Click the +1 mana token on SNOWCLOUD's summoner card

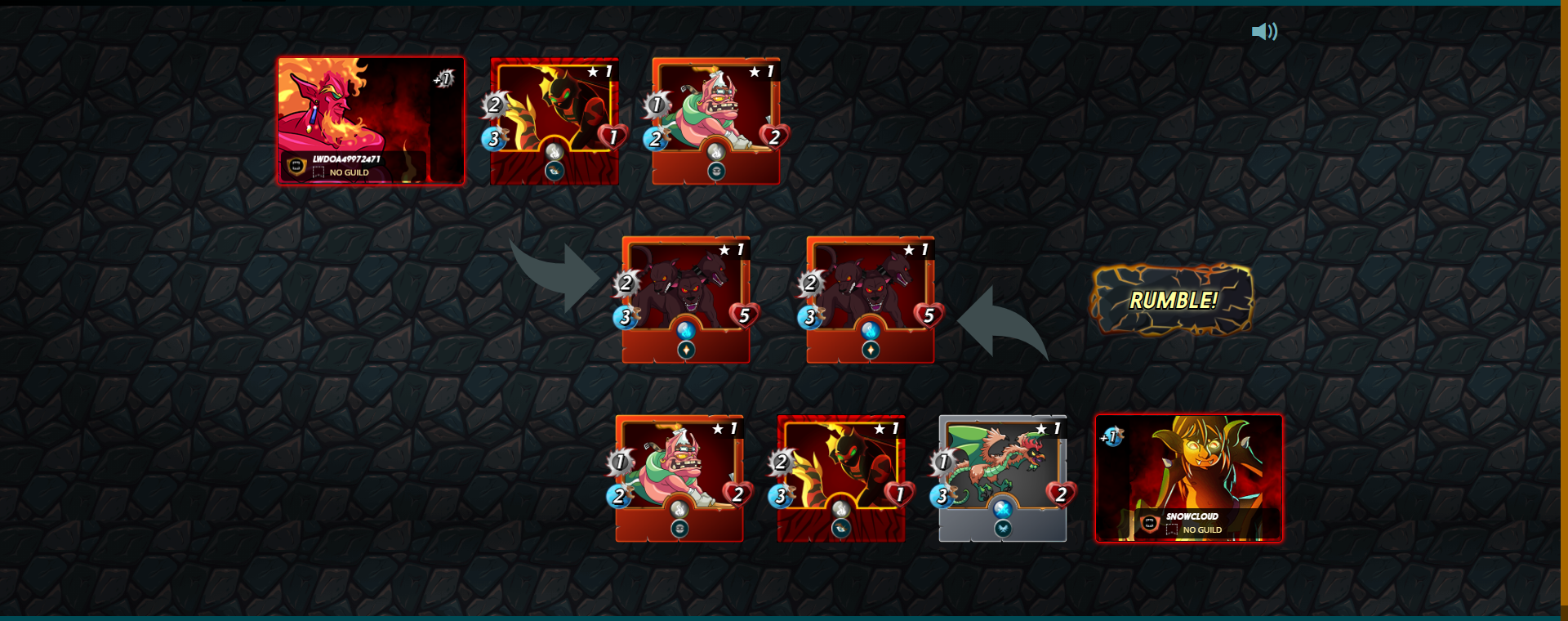1111,437
